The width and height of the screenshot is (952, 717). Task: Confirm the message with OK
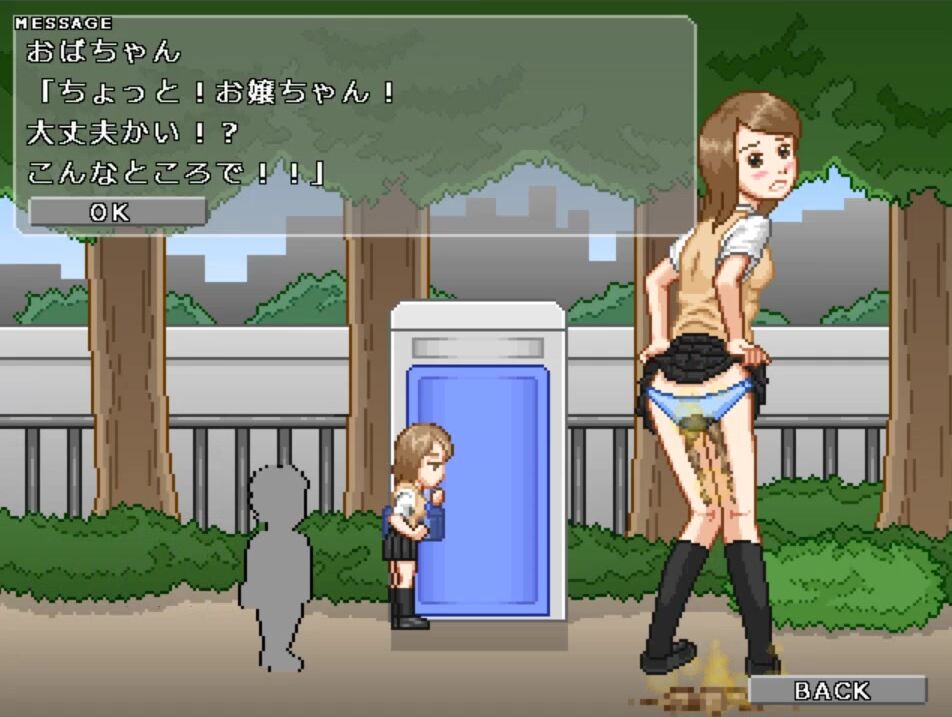[117, 212]
